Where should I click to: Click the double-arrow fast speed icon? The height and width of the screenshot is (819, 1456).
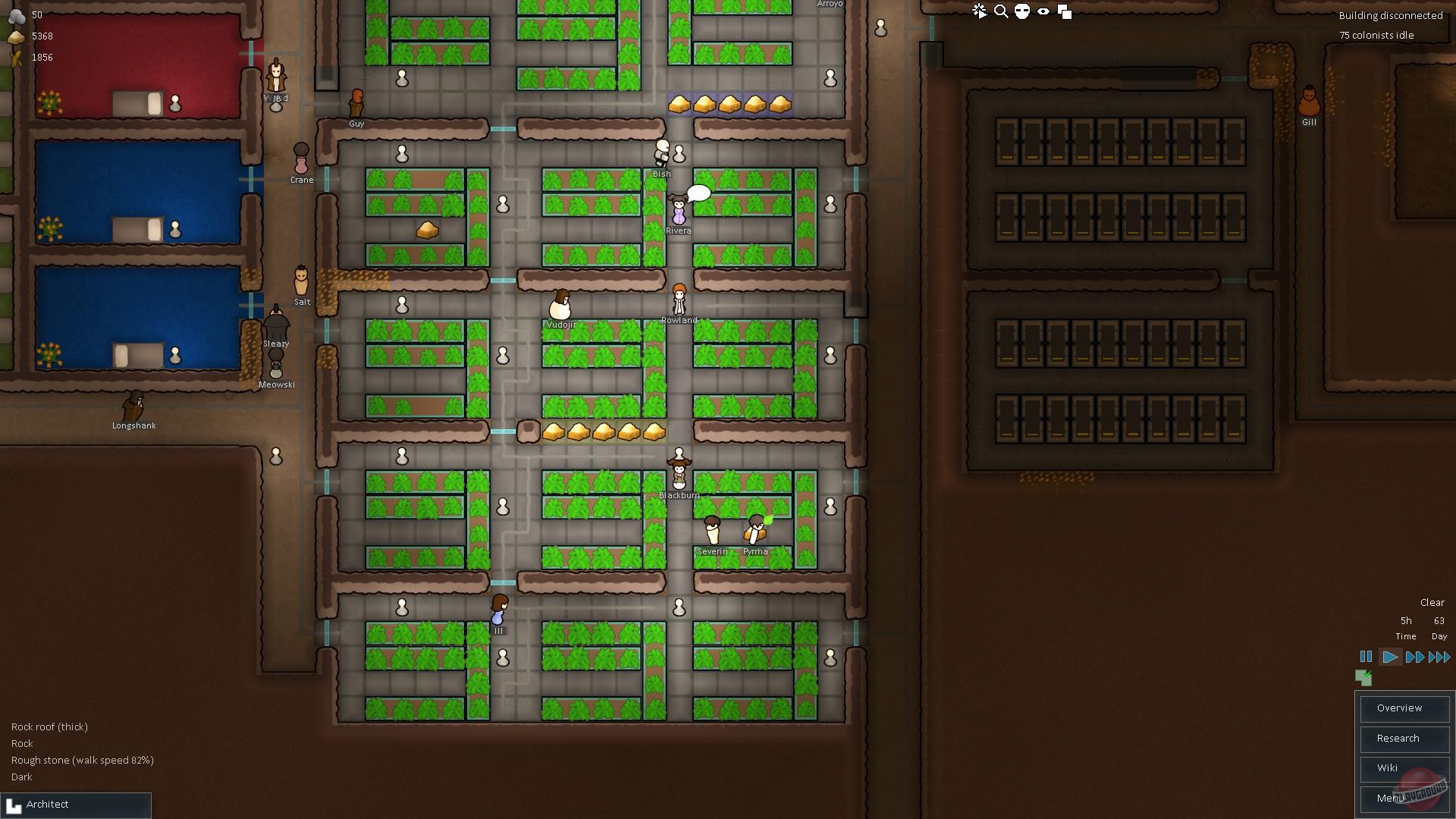point(1414,657)
